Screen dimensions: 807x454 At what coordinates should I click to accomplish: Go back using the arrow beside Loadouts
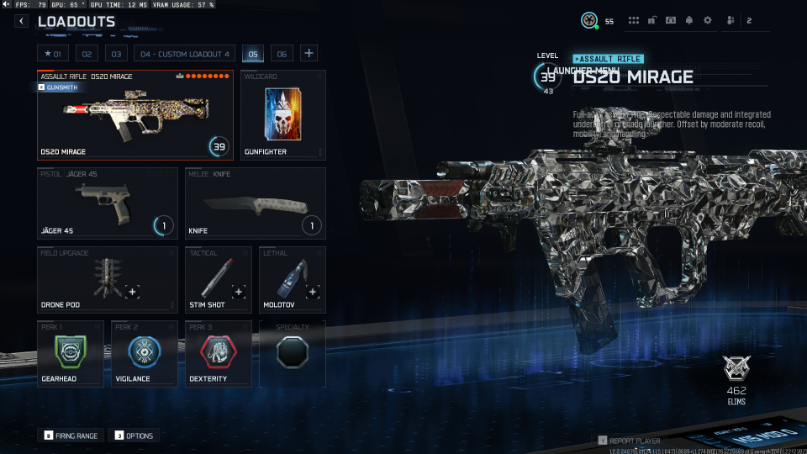[21, 21]
